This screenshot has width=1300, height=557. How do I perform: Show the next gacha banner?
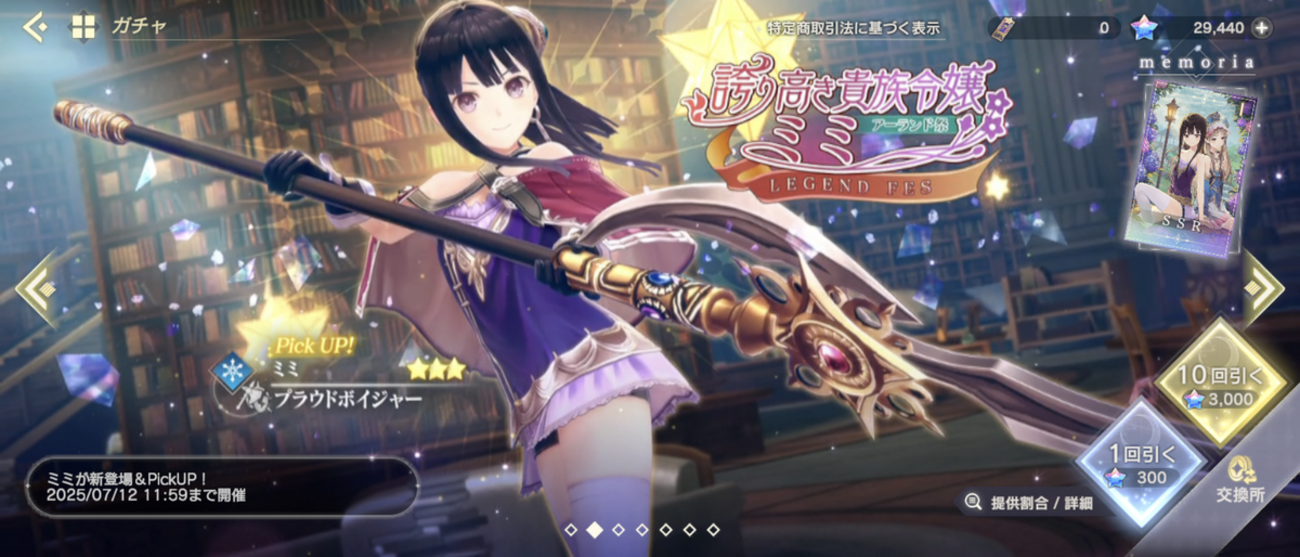pos(1264,288)
